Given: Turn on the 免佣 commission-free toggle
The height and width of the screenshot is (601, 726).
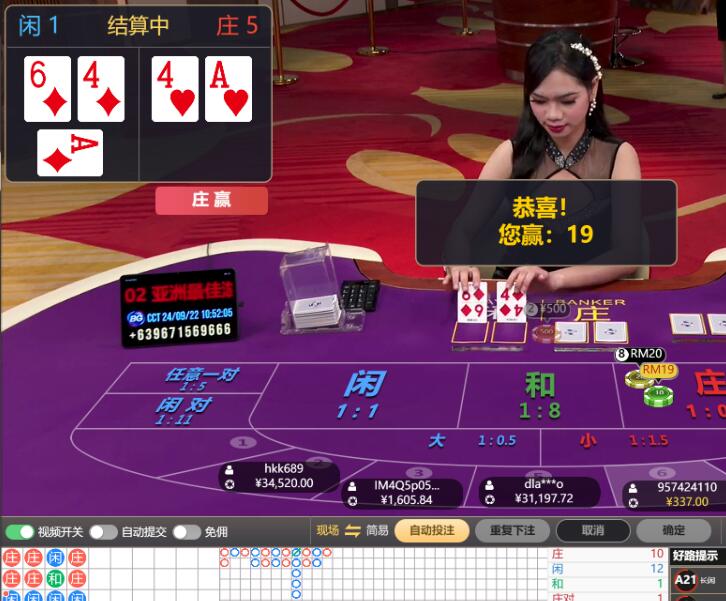Looking at the screenshot, I should (x=186, y=532).
